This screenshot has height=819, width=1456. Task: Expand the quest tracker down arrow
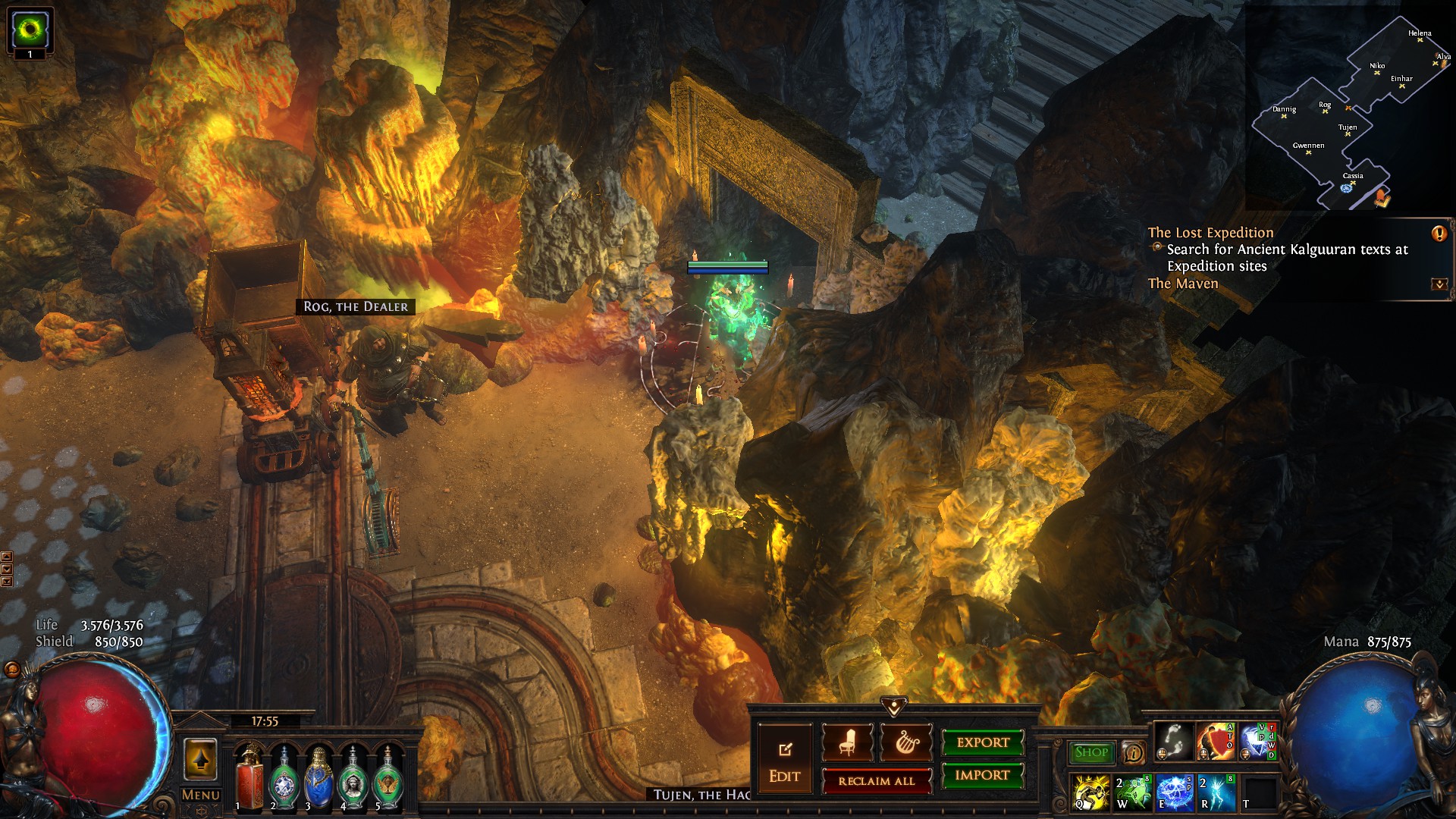1439,284
